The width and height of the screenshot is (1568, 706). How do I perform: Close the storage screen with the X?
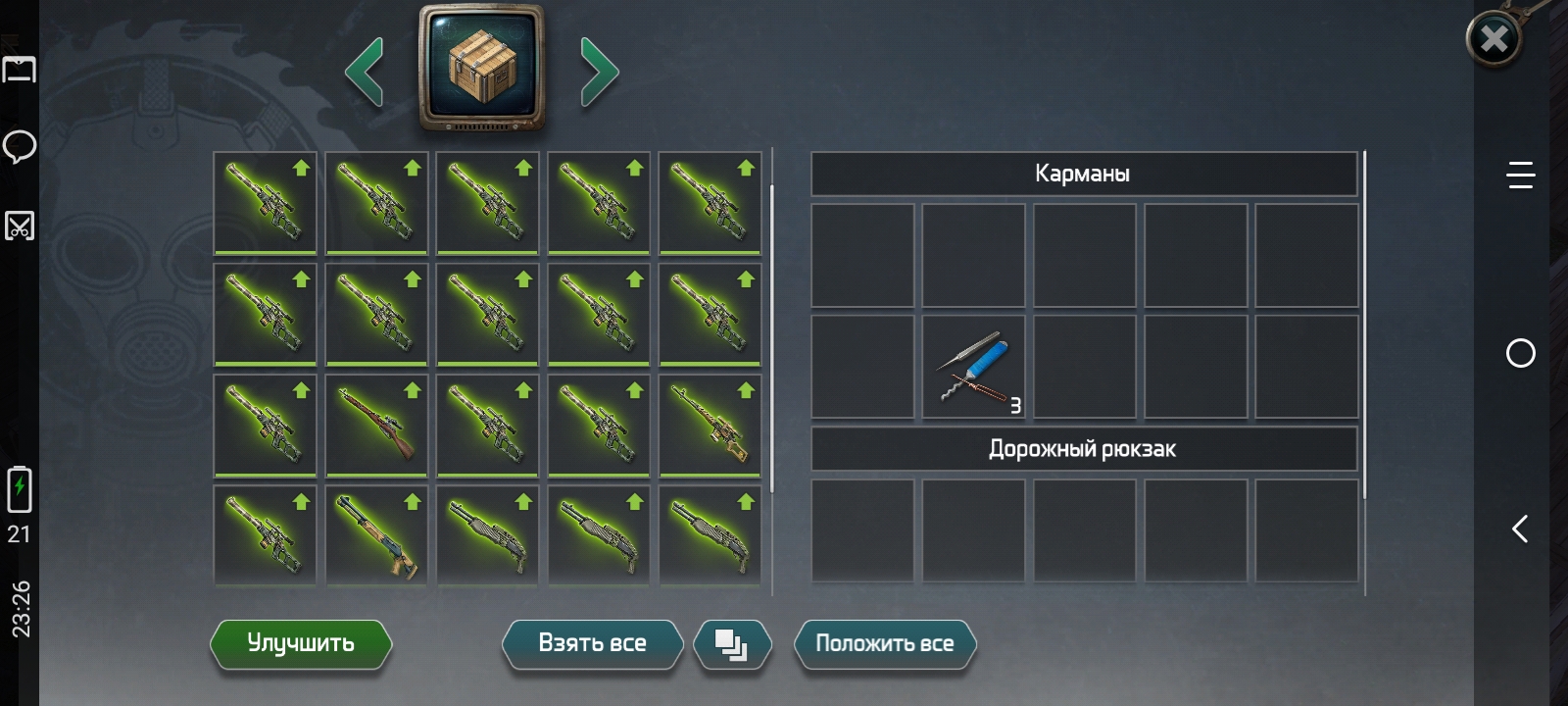1494,39
